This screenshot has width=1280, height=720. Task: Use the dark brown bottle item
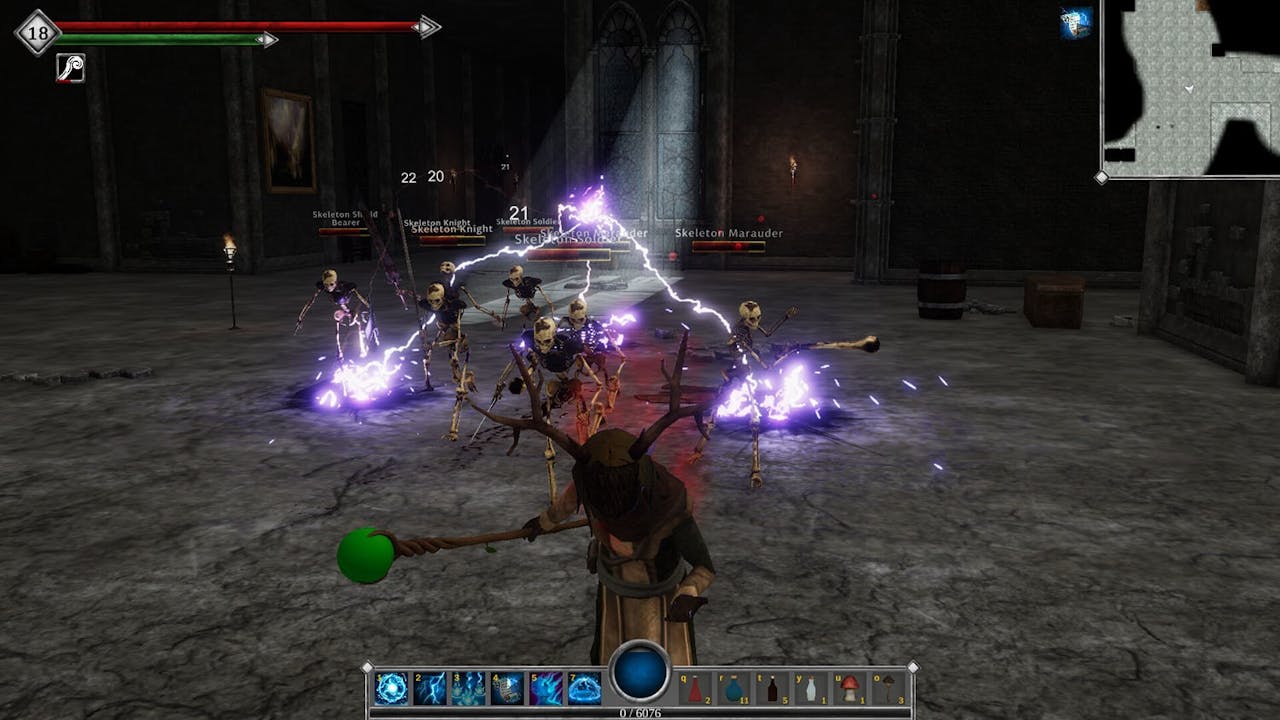tap(771, 688)
